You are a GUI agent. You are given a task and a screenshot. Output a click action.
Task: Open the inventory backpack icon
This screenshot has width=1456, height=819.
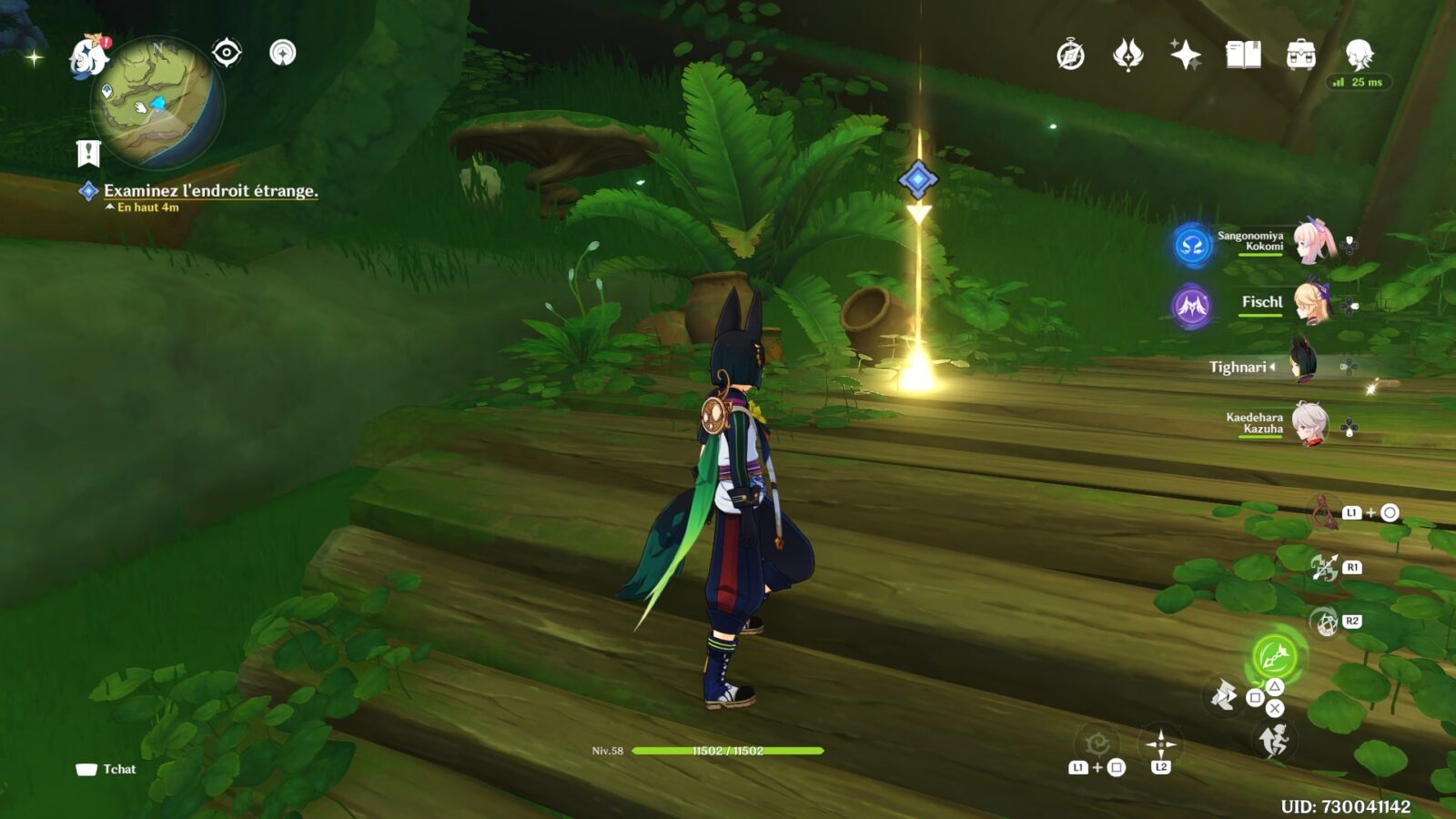point(1300,56)
